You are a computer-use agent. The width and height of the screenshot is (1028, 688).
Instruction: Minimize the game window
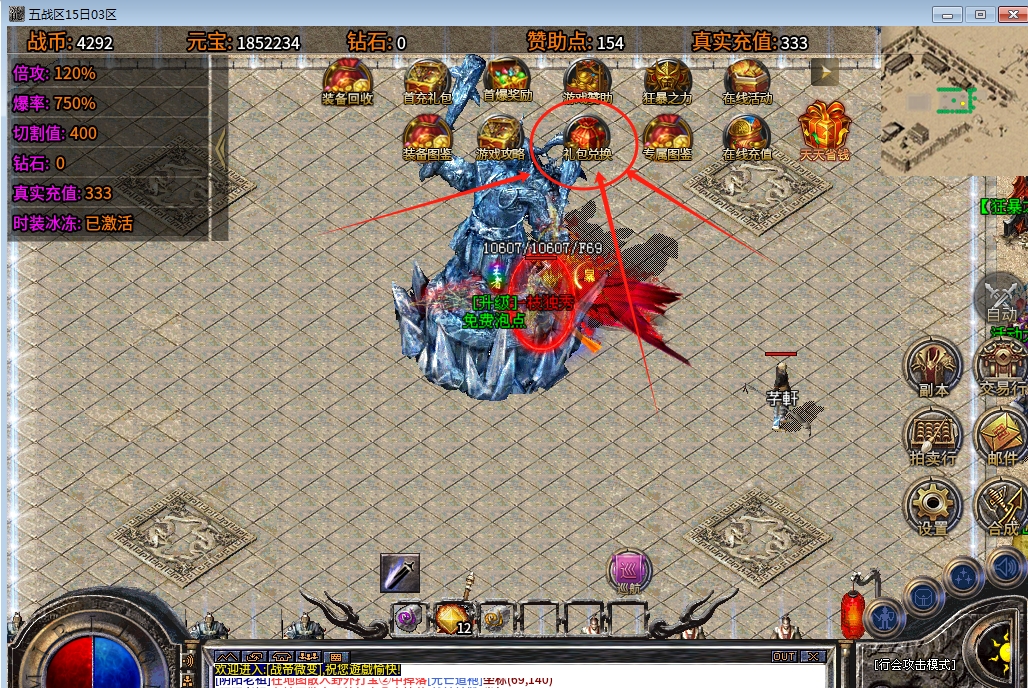tap(947, 14)
